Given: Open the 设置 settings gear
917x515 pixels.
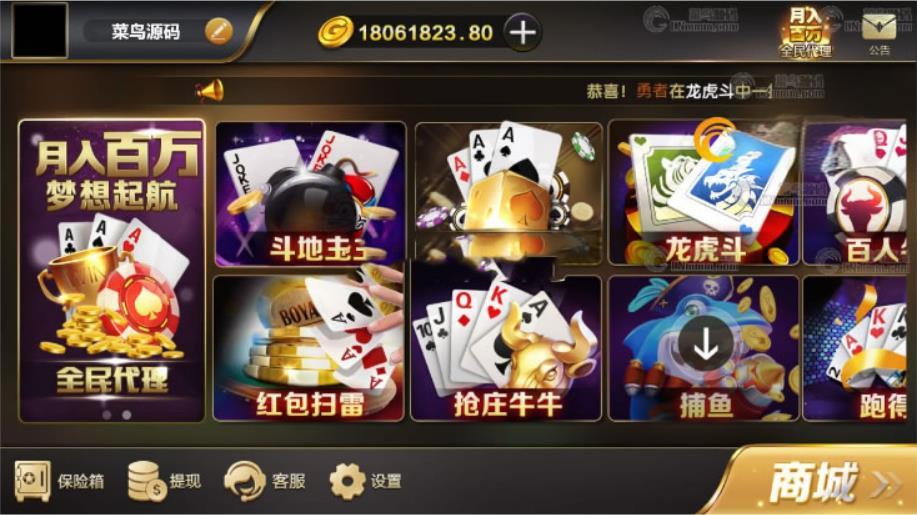Looking at the screenshot, I should pyautogui.click(x=366, y=481).
